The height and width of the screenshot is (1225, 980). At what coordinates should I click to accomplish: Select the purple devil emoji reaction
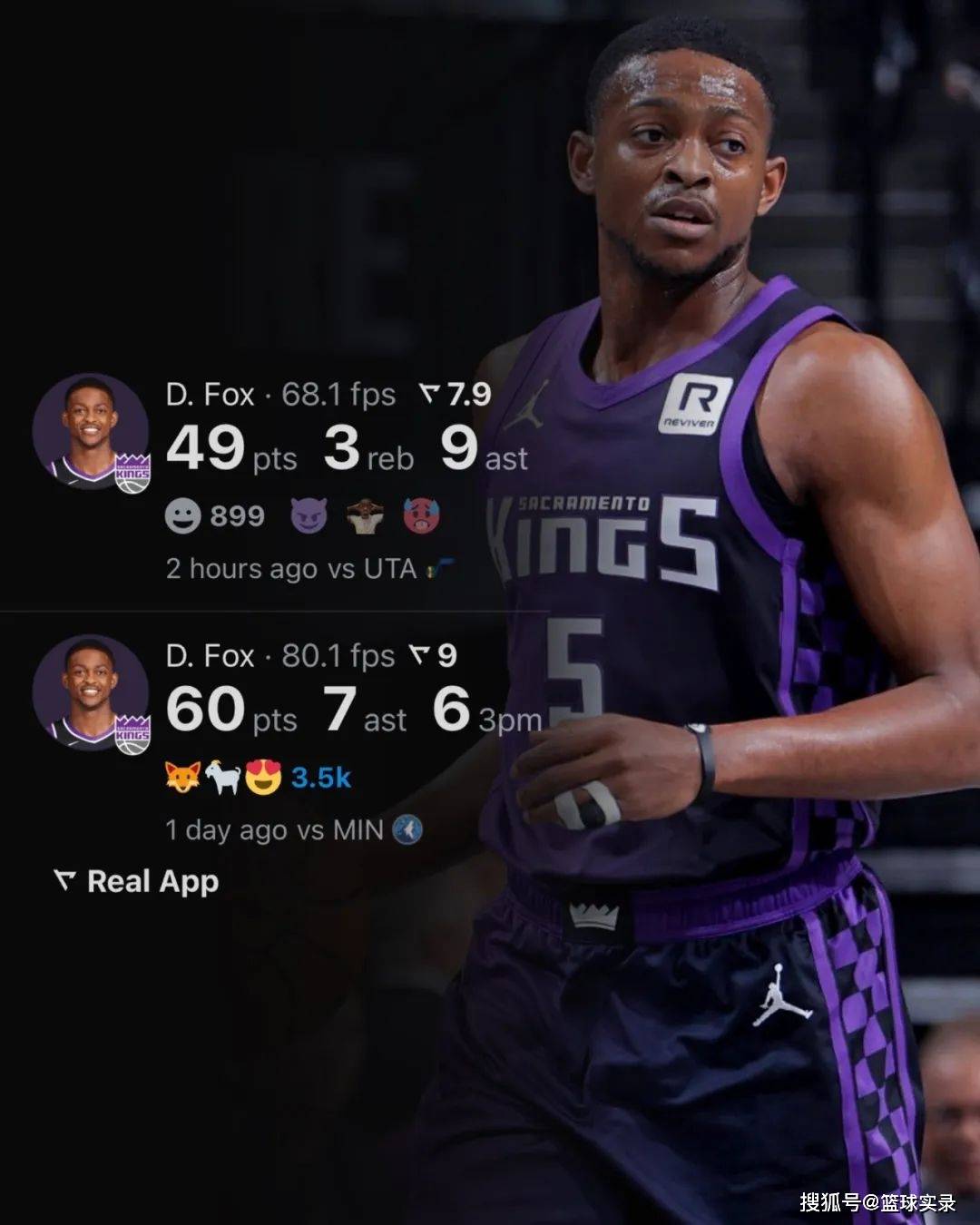click(309, 516)
